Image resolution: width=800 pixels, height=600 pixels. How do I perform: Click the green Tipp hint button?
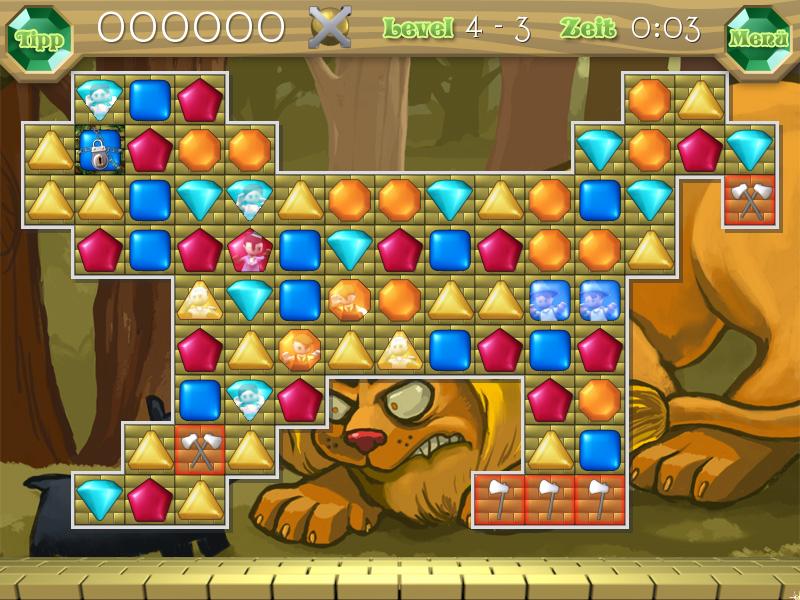[39, 39]
